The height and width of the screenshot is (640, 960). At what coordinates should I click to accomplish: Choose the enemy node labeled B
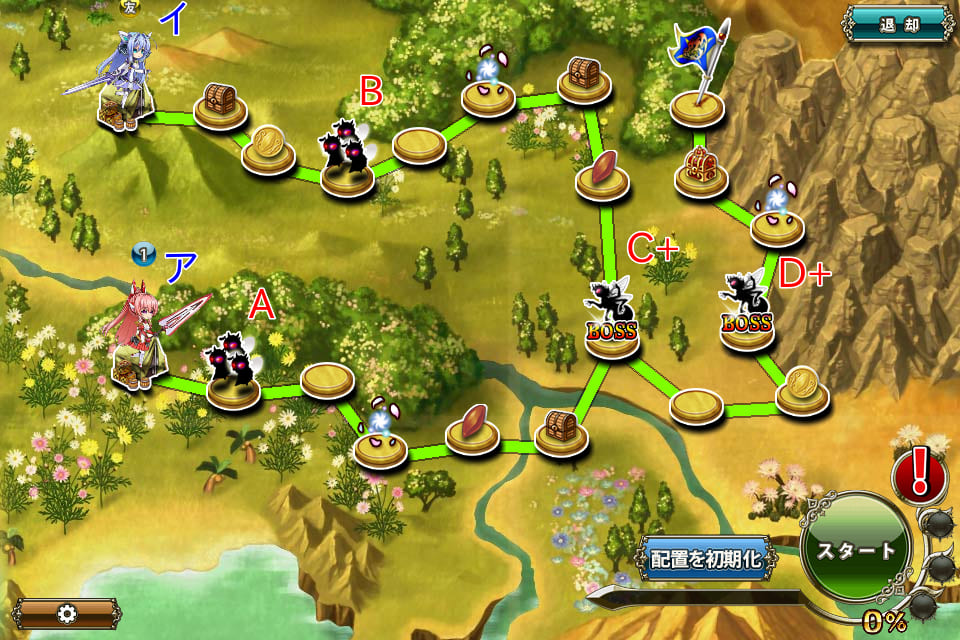coord(347,161)
